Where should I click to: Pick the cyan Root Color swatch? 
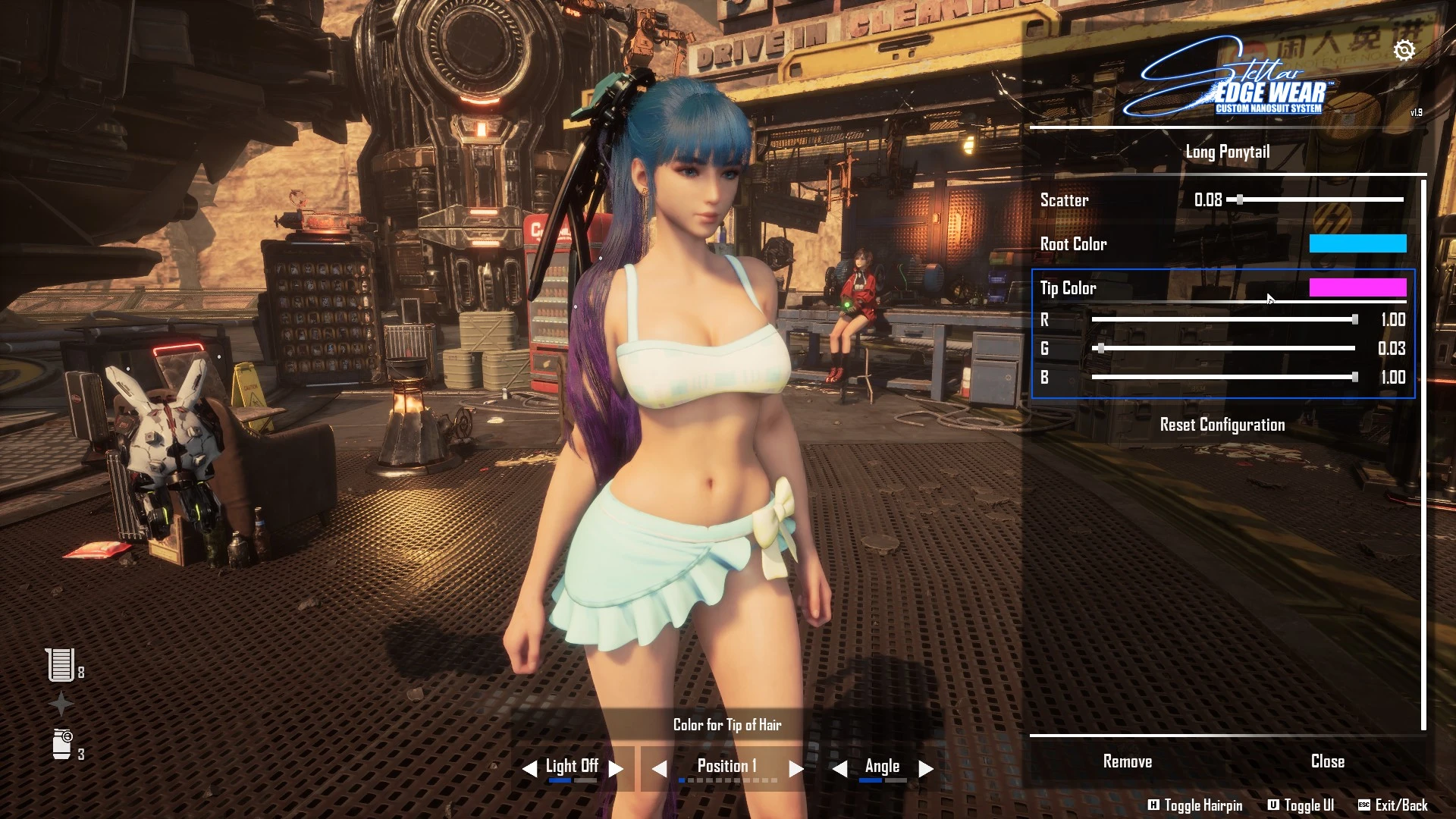tap(1357, 243)
